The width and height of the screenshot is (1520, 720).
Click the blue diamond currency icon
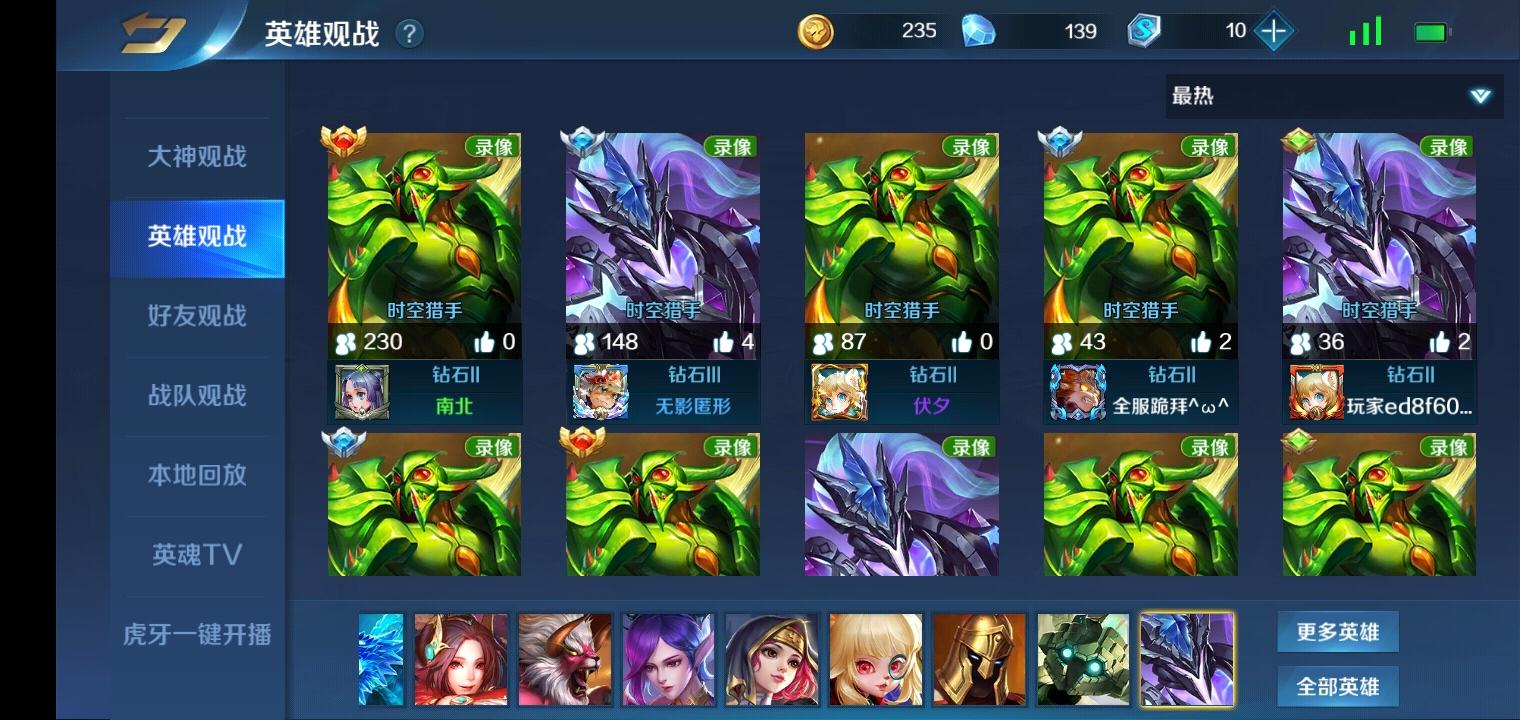pyautogui.click(x=980, y=31)
